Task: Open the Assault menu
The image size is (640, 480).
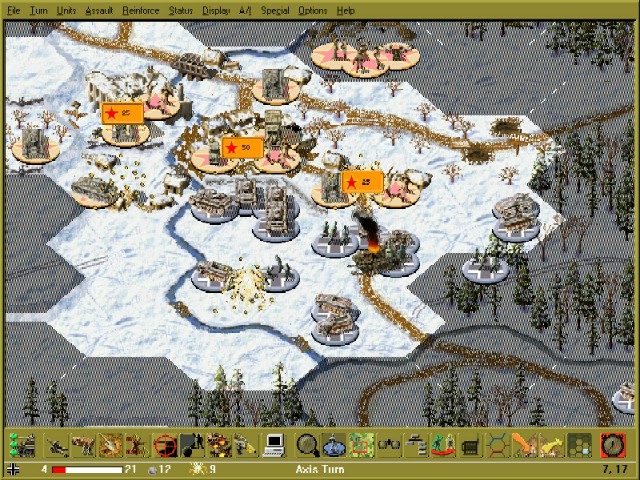Action: tap(99, 10)
